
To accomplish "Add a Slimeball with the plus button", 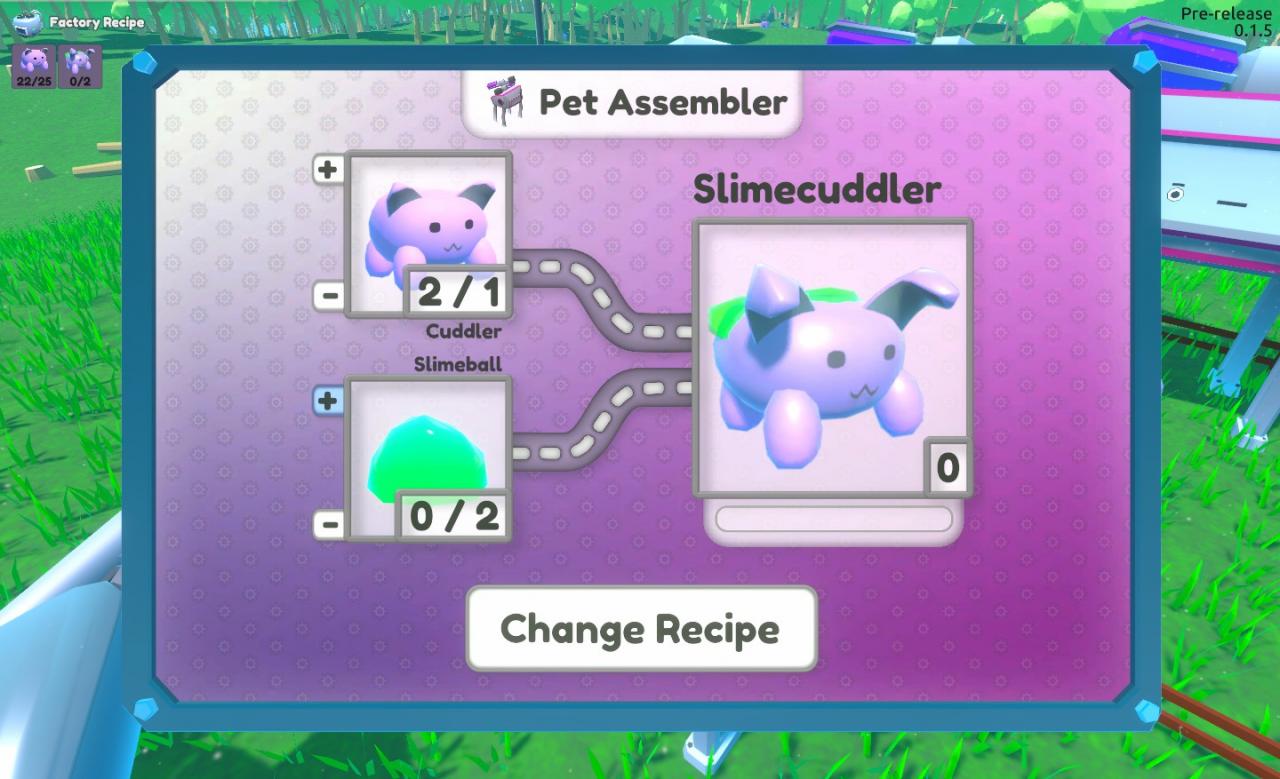I will click(328, 401).
